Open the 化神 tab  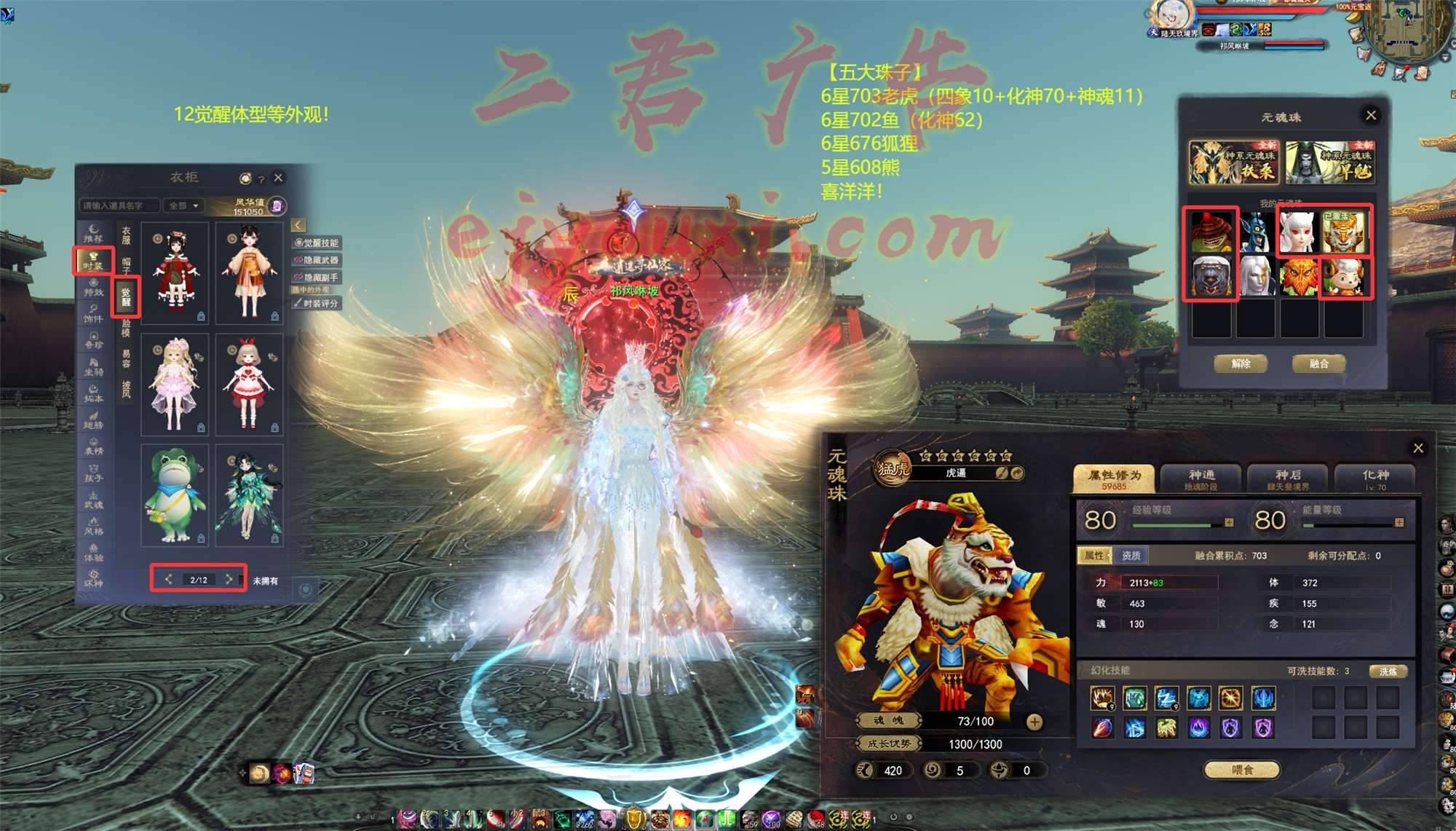(1375, 478)
